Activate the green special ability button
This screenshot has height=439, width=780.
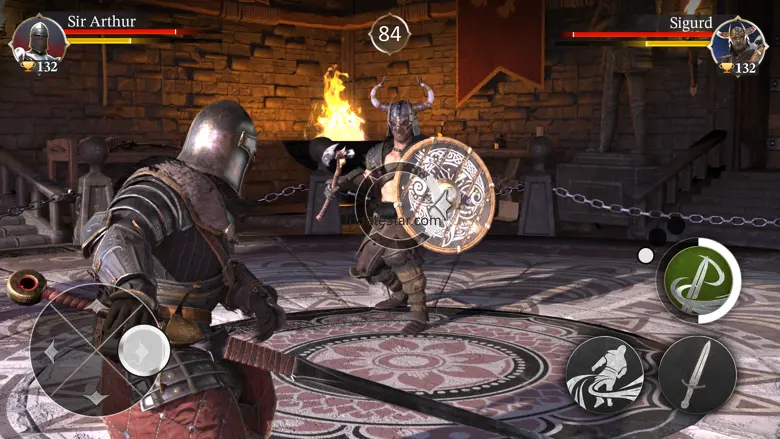pos(698,280)
